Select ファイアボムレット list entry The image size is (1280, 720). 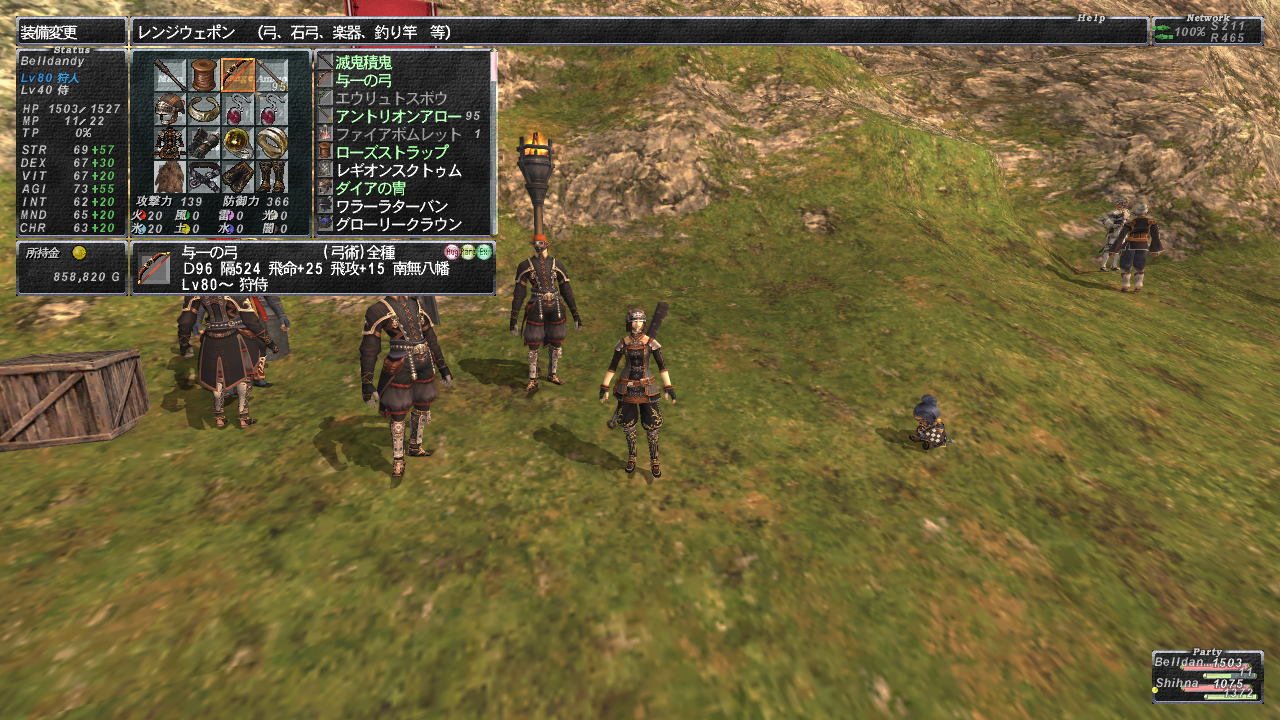click(399, 134)
